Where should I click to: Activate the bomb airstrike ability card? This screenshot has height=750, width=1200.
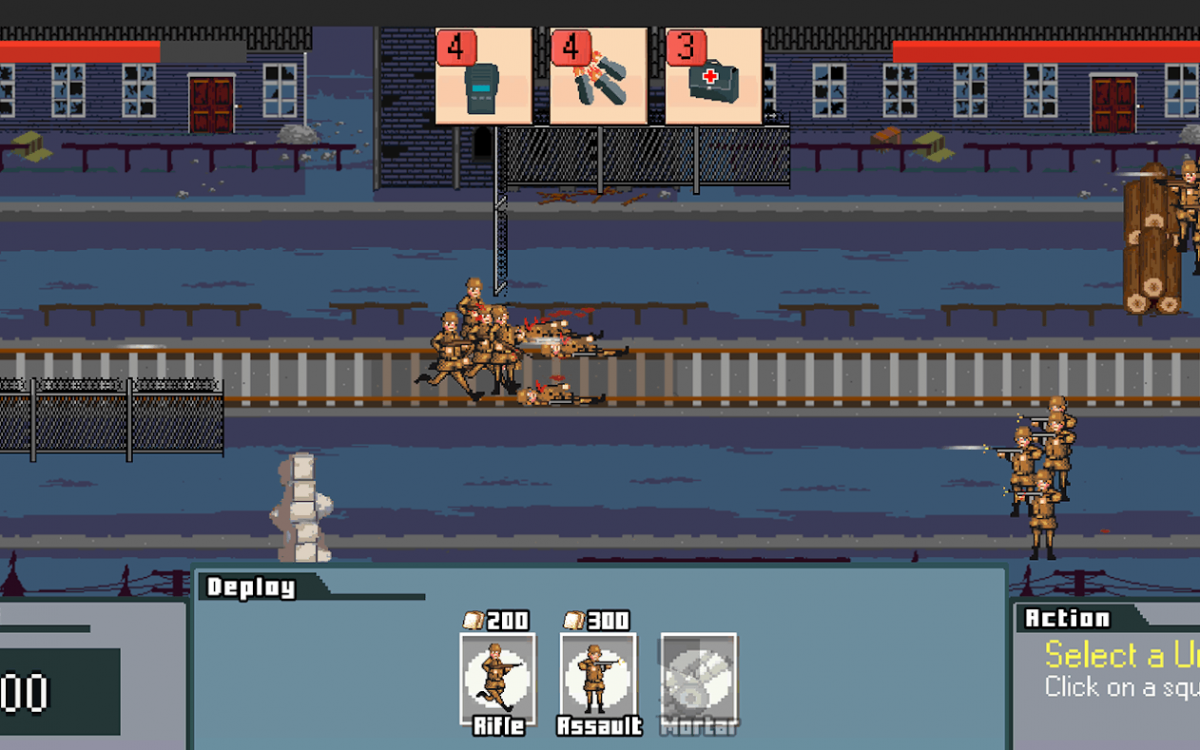(598, 76)
